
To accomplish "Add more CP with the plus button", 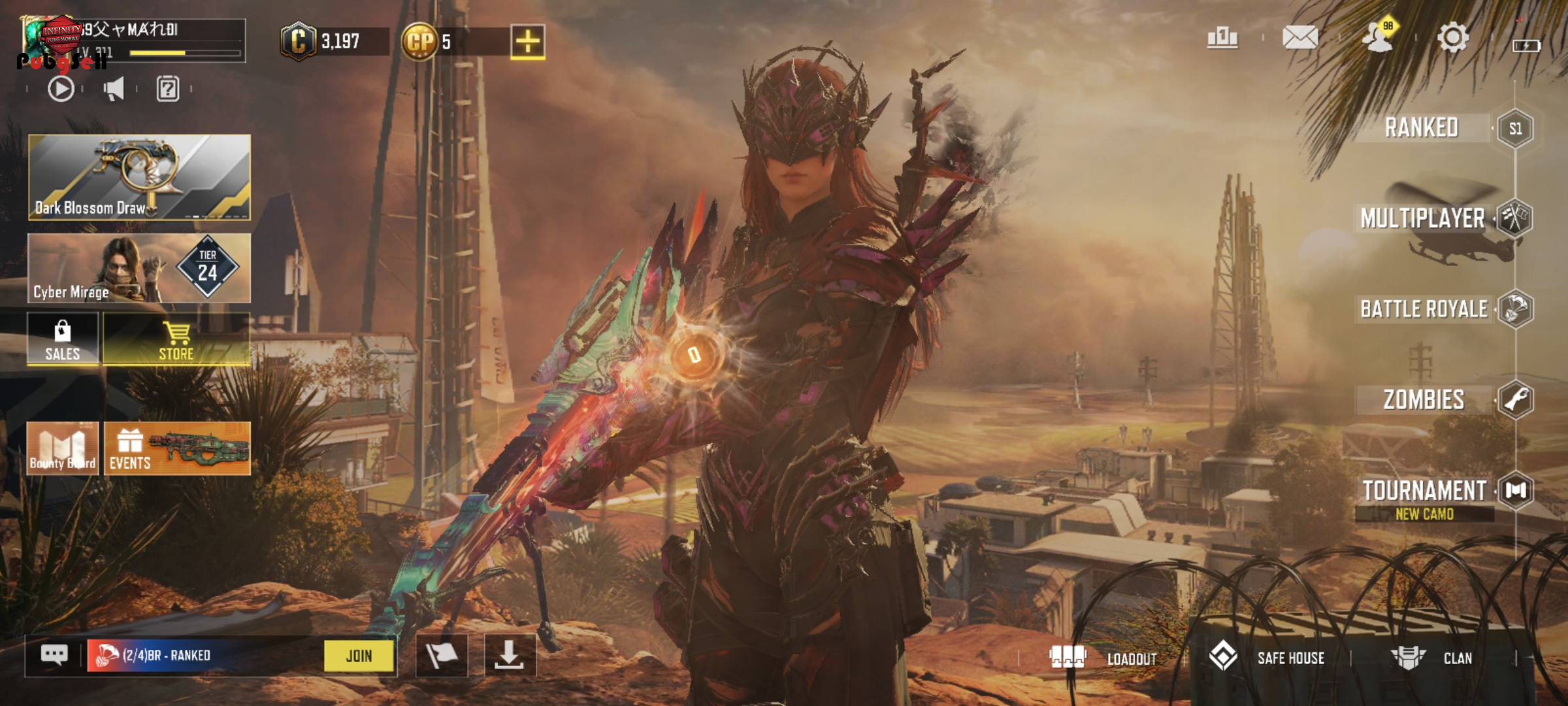I will pos(527,42).
